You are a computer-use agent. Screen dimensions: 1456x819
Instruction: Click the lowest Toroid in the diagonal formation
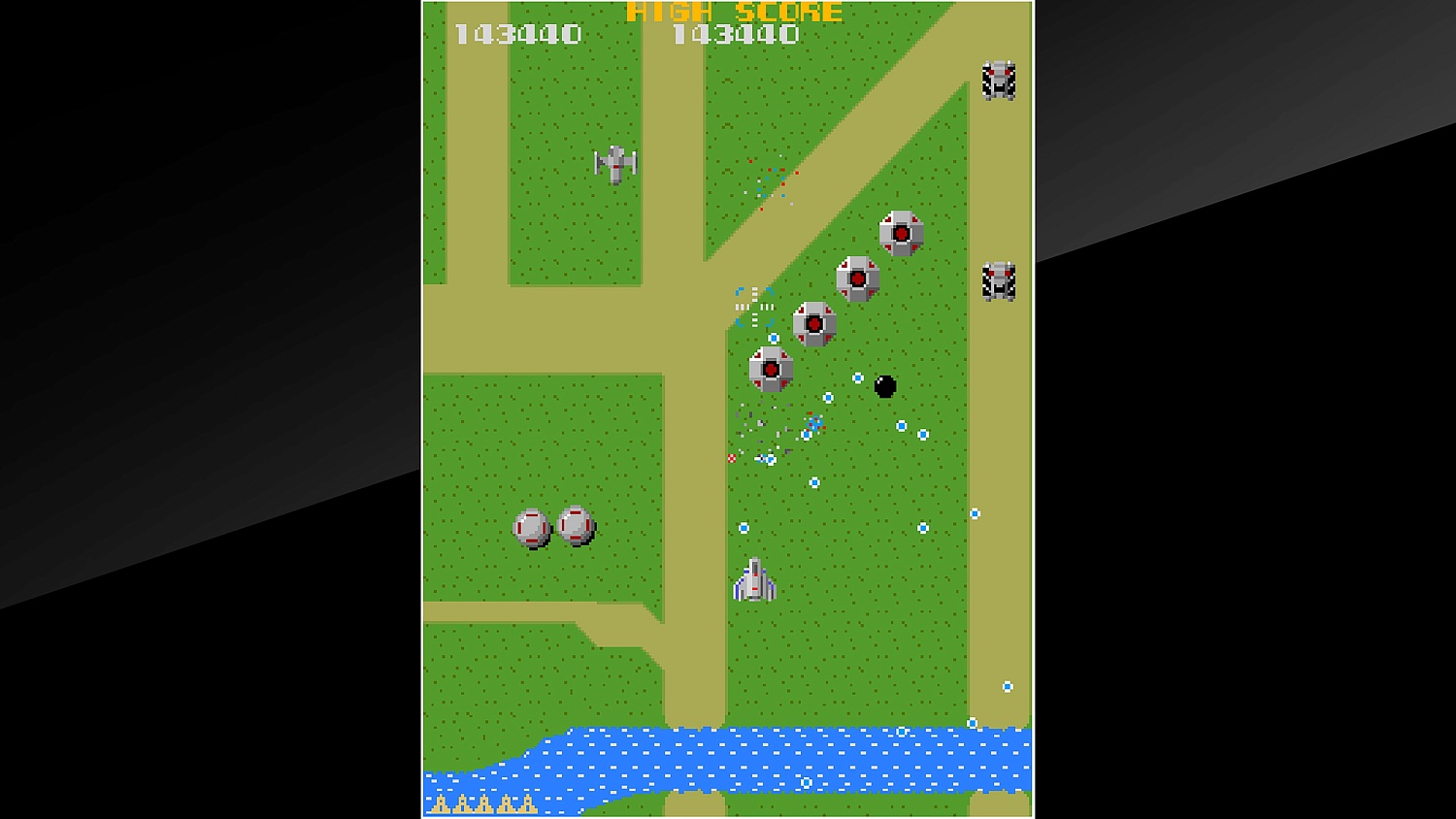point(770,370)
